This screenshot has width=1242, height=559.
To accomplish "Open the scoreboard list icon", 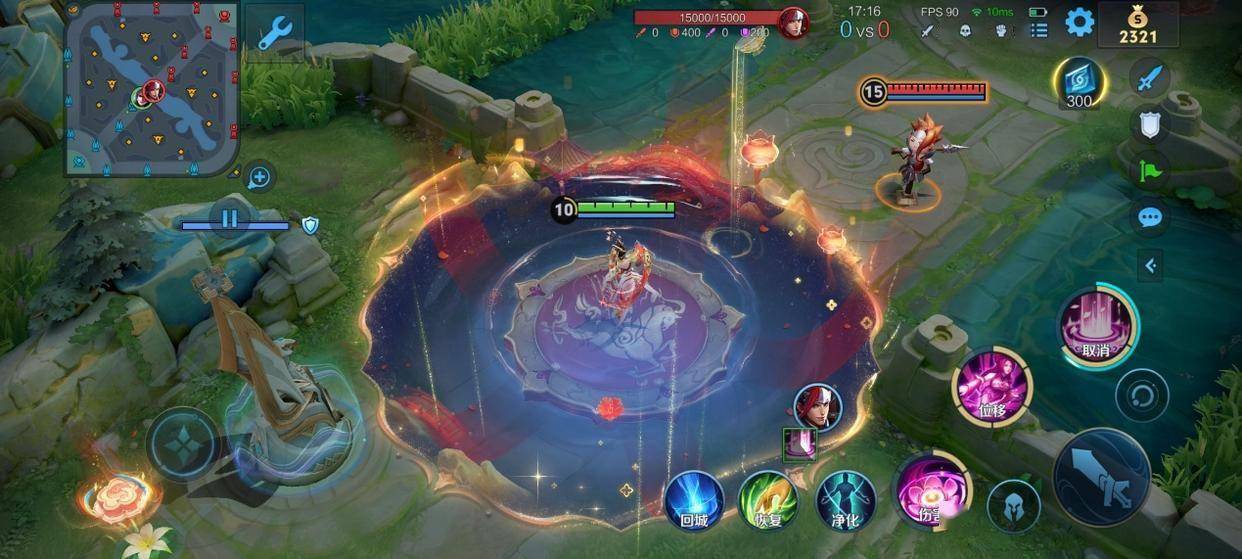I will (1039, 31).
